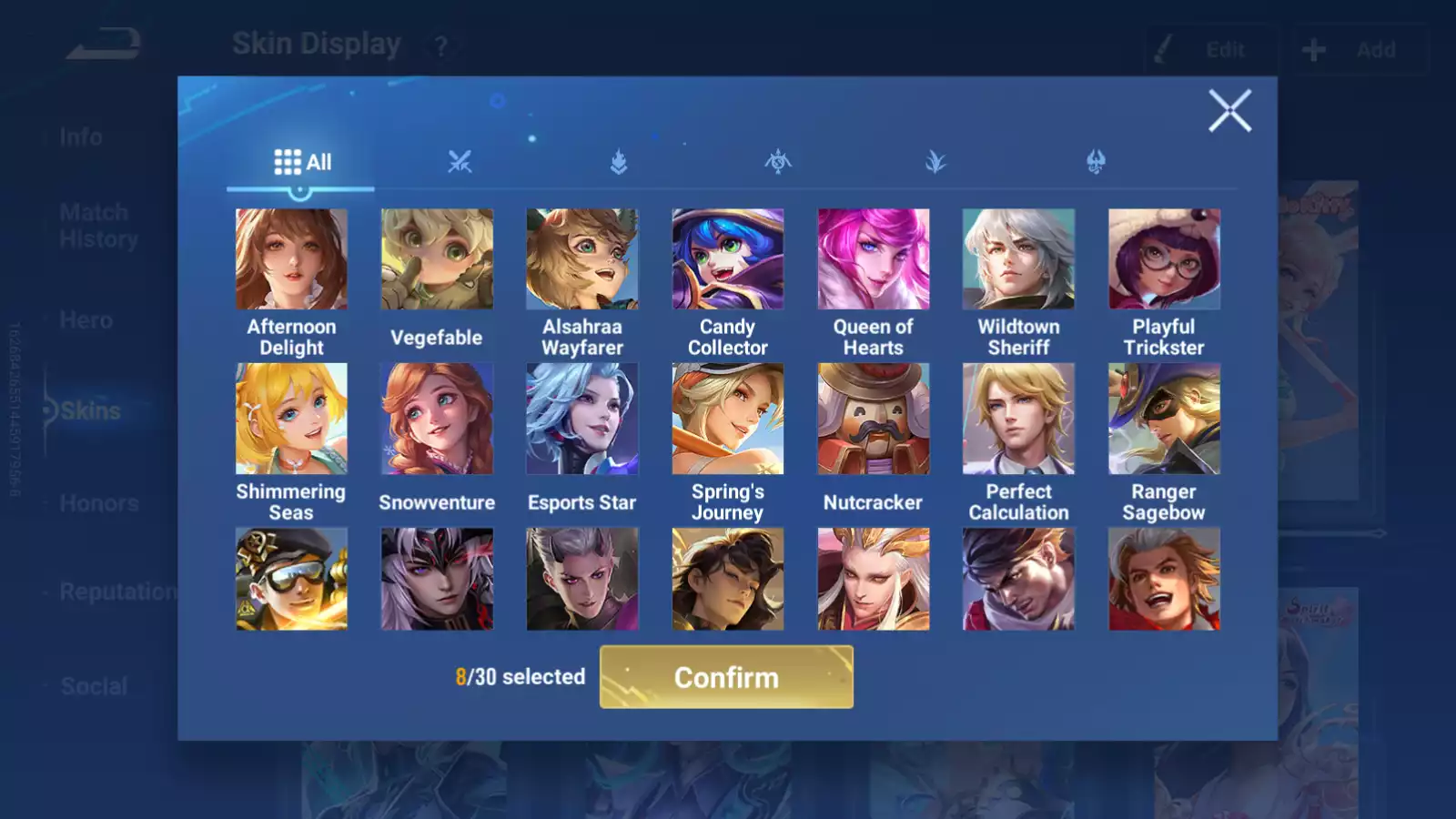Image resolution: width=1456 pixels, height=819 pixels.
Task: Choose the Vegefable skin portrait
Action: click(437, 259)
